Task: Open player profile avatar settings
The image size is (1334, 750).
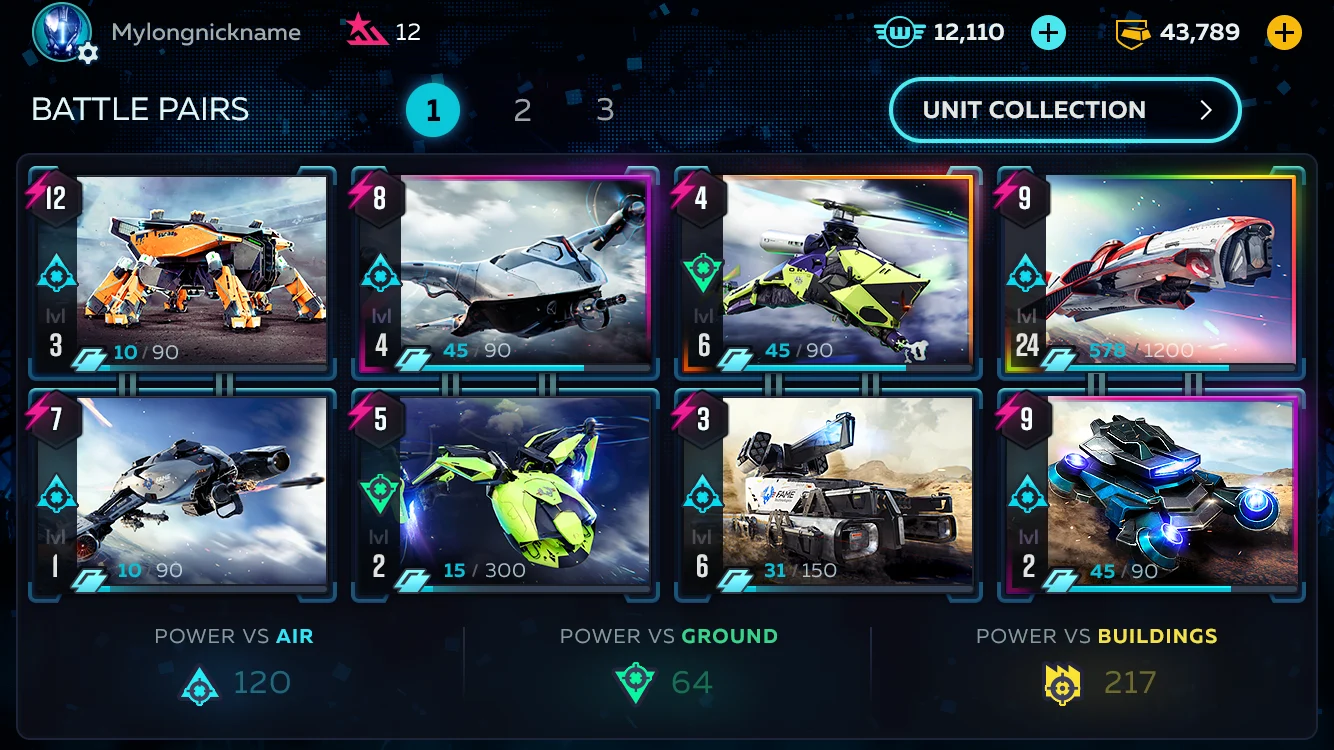Action: coord(64,33)
